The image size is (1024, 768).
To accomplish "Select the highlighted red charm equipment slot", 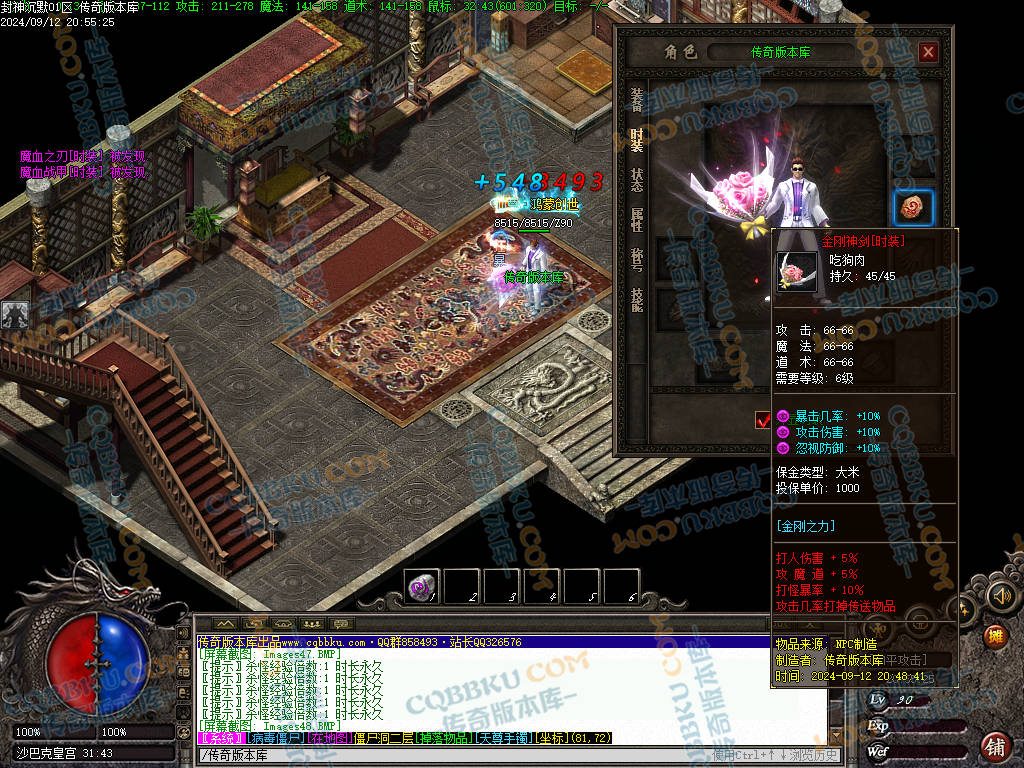I will pos(913,207).
